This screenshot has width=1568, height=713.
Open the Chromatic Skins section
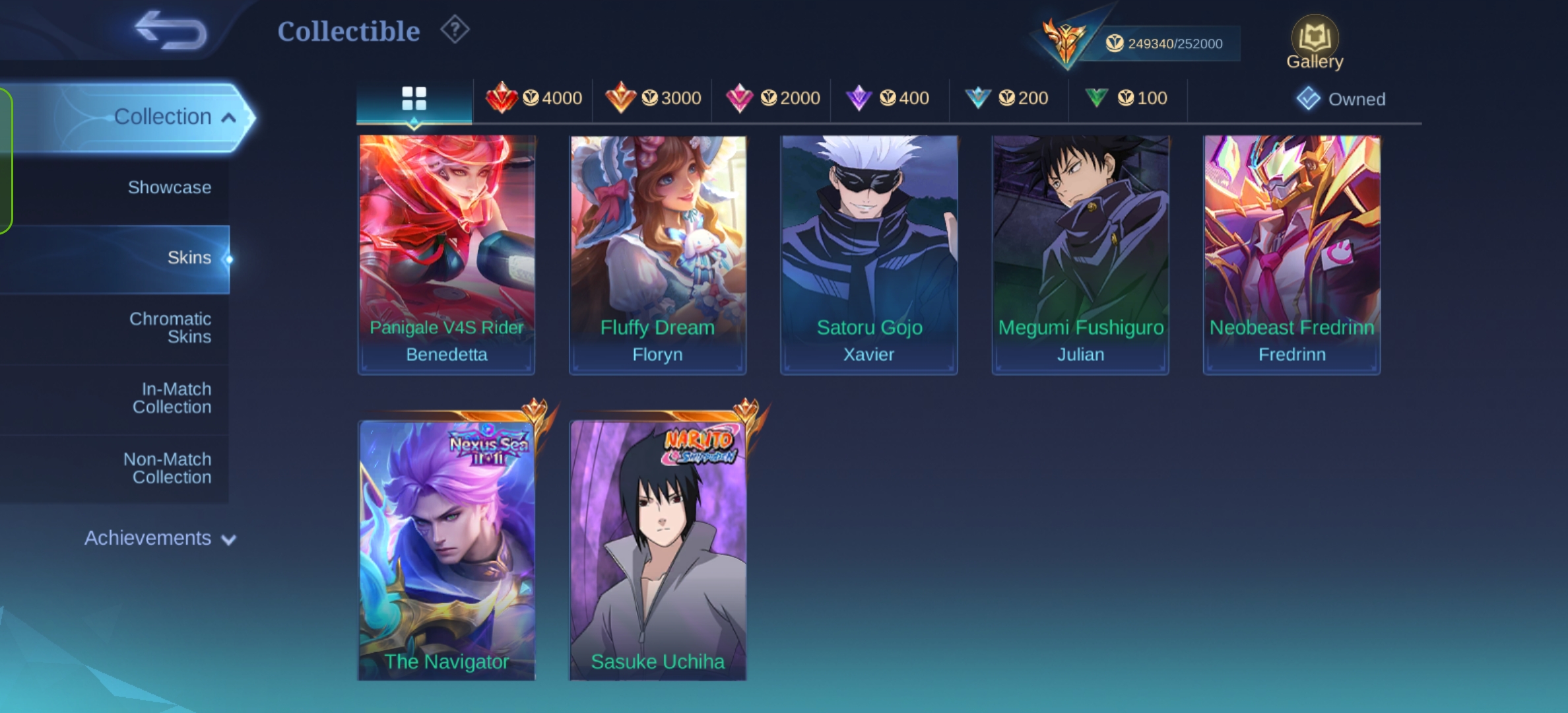(170, 327)
